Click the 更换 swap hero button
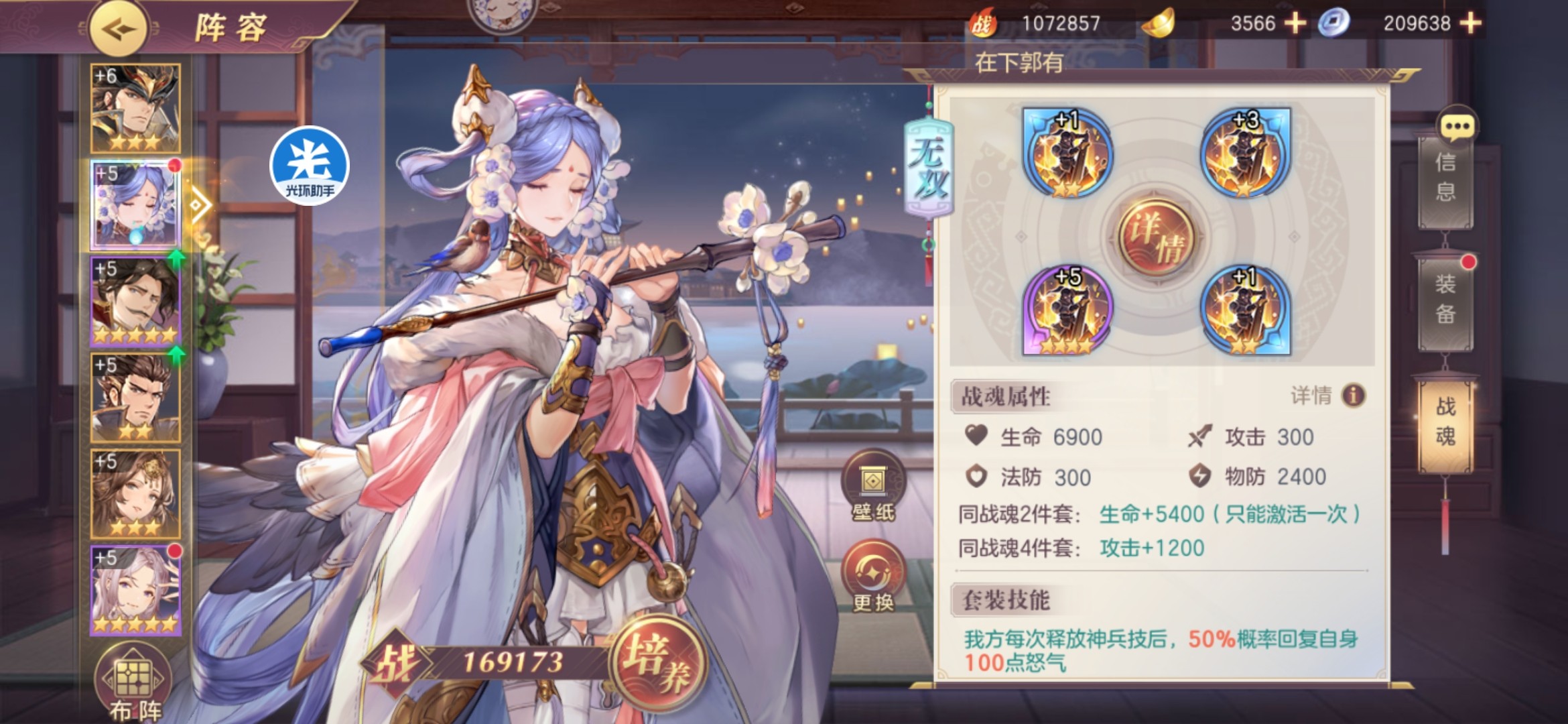The width and height of the screenshot is (1568, 724). pyautogui.click(x=872, y=578)
